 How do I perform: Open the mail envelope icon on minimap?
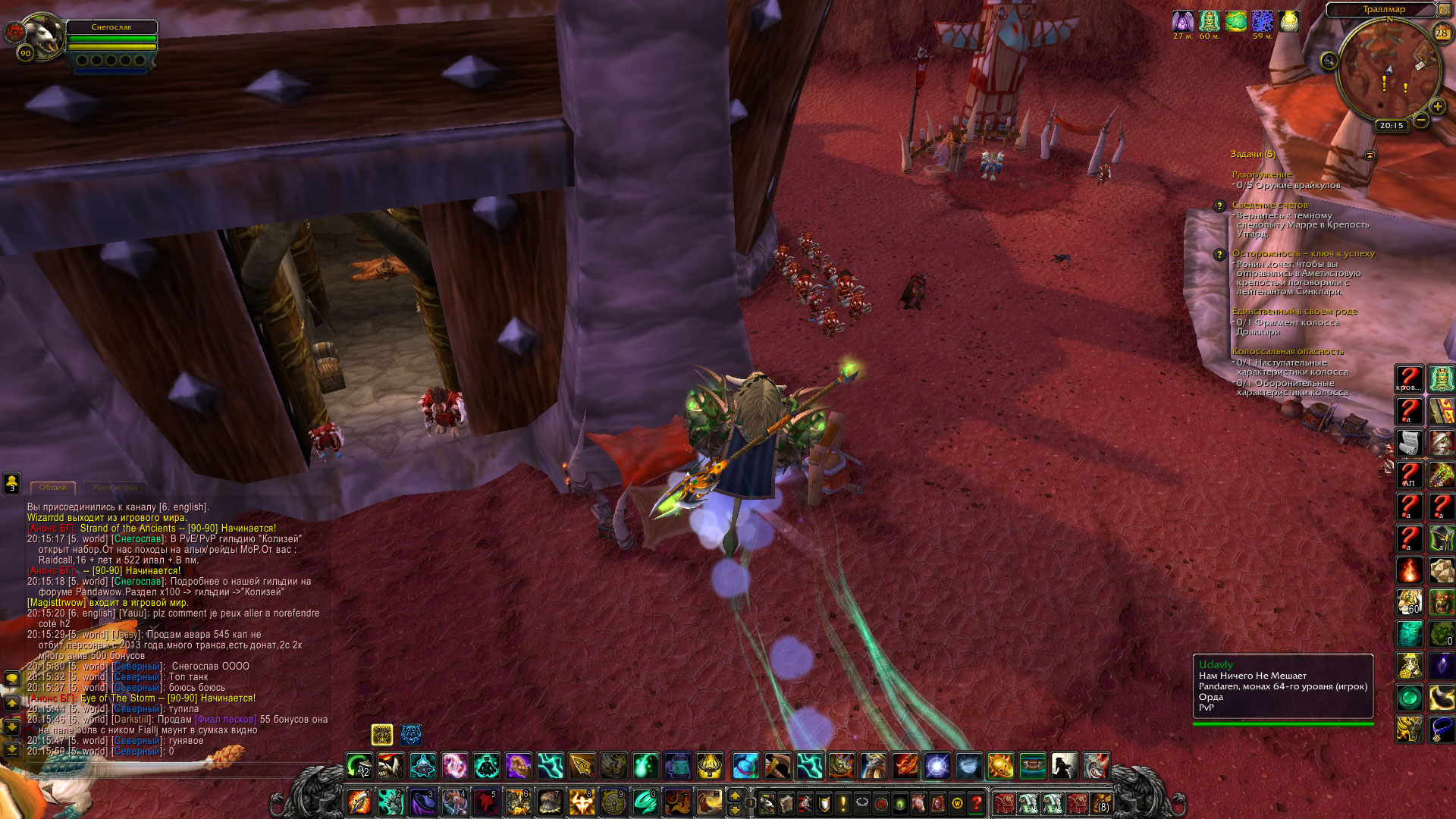tap(1421, 65)
